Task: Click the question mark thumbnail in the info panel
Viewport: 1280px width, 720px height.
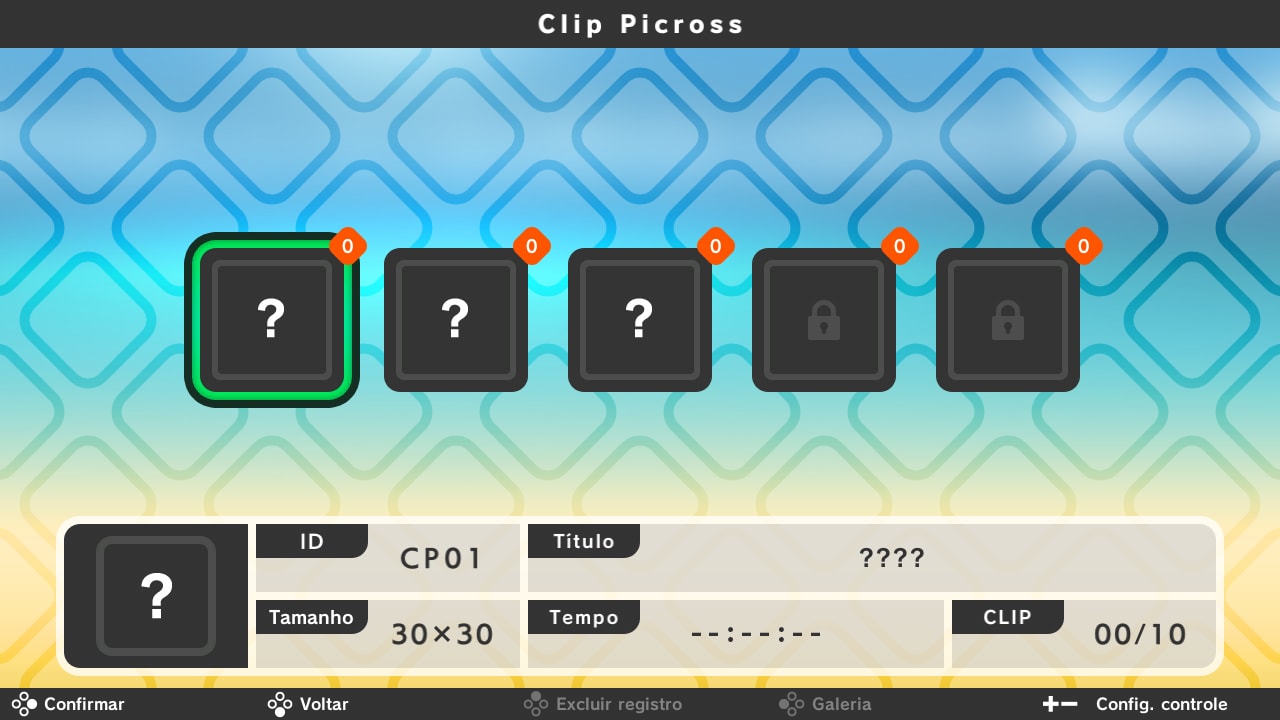Action: [156, 596]
